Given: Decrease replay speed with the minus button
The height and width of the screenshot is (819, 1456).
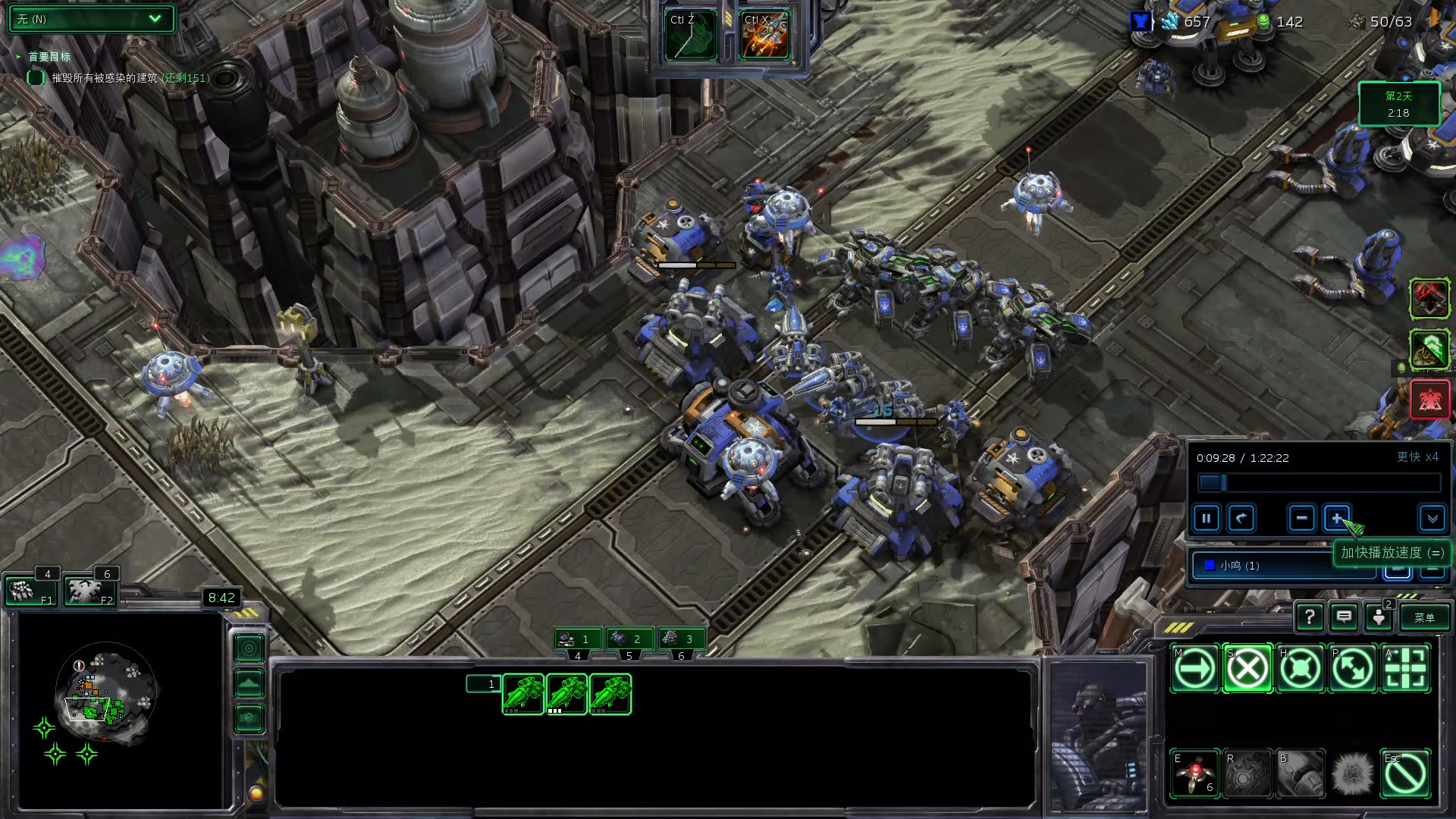Looking at the screenshot, I should click(x=1301, y=519).
